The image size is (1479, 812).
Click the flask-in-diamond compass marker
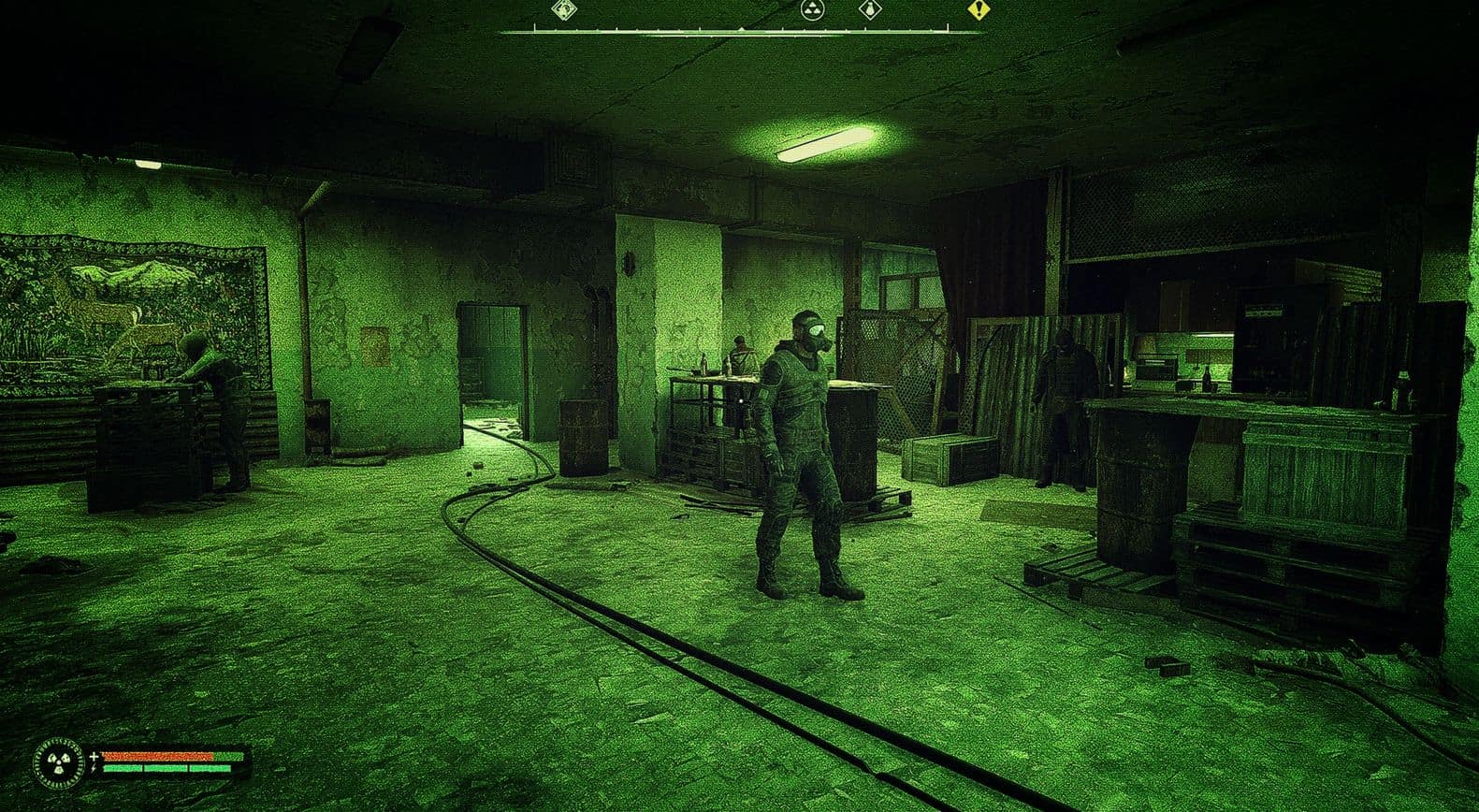pos(870,10)
